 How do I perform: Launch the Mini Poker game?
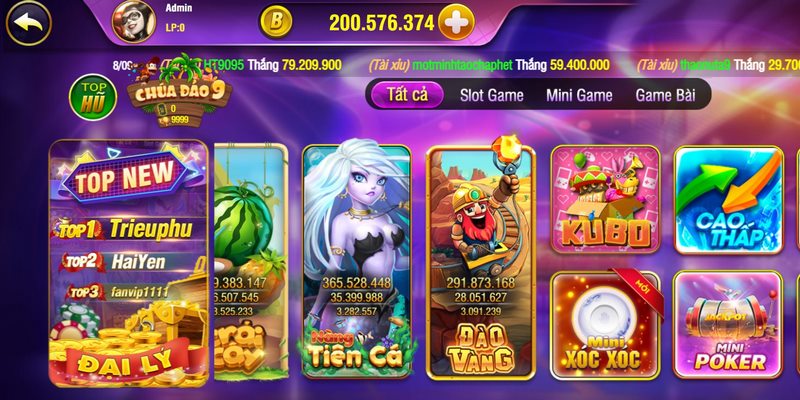coord(728,324)
